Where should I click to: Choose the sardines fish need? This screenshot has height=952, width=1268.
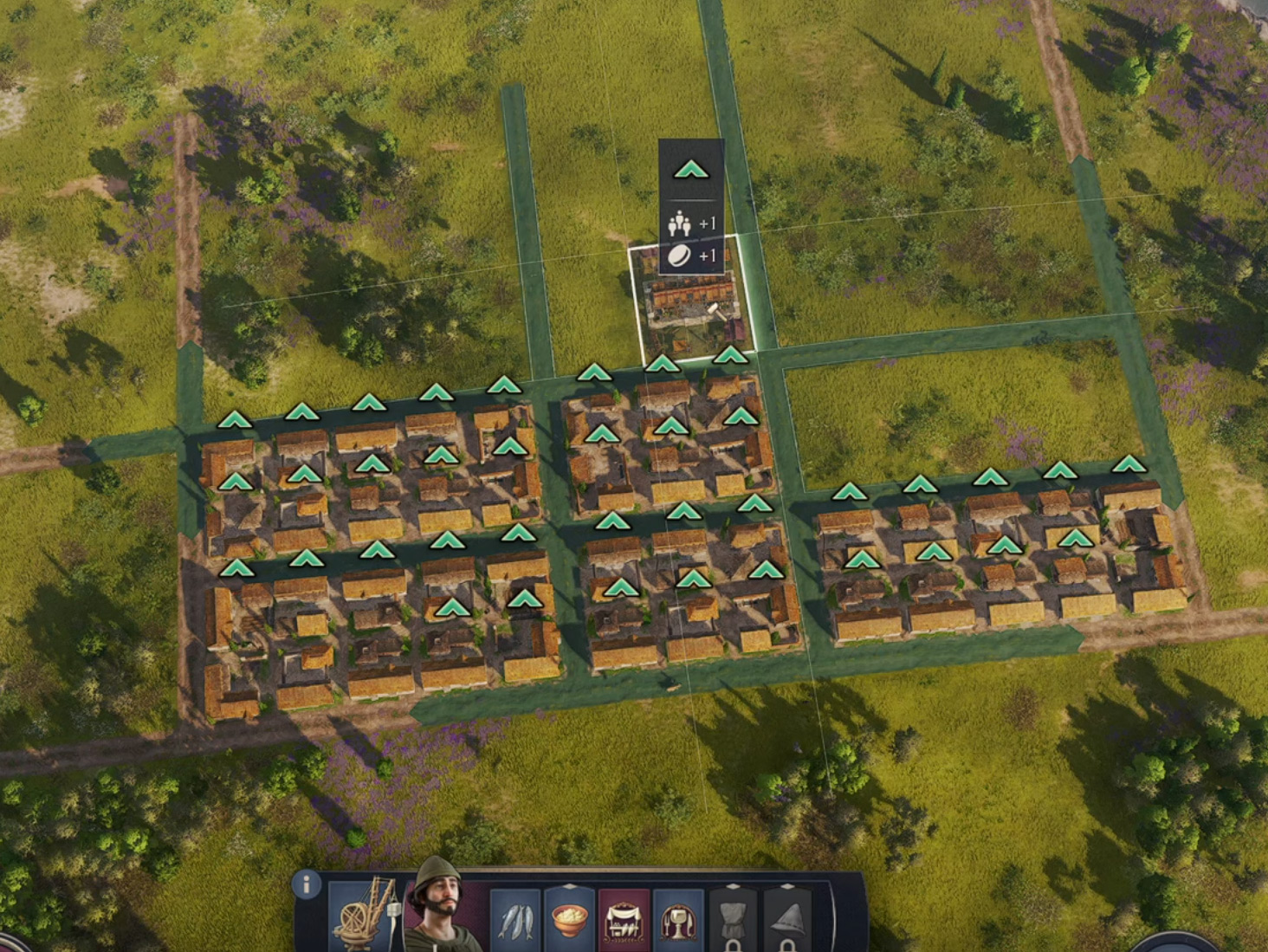coord(516,921)
